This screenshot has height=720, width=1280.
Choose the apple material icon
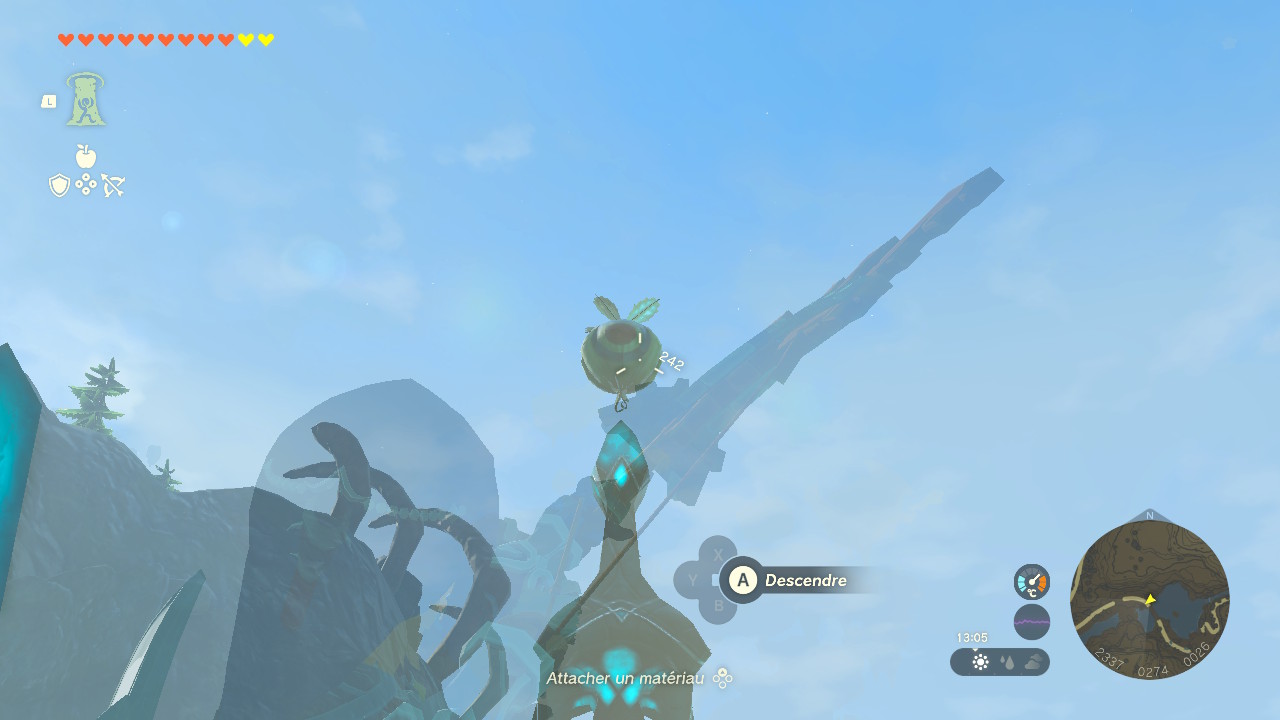pos(86,156)
